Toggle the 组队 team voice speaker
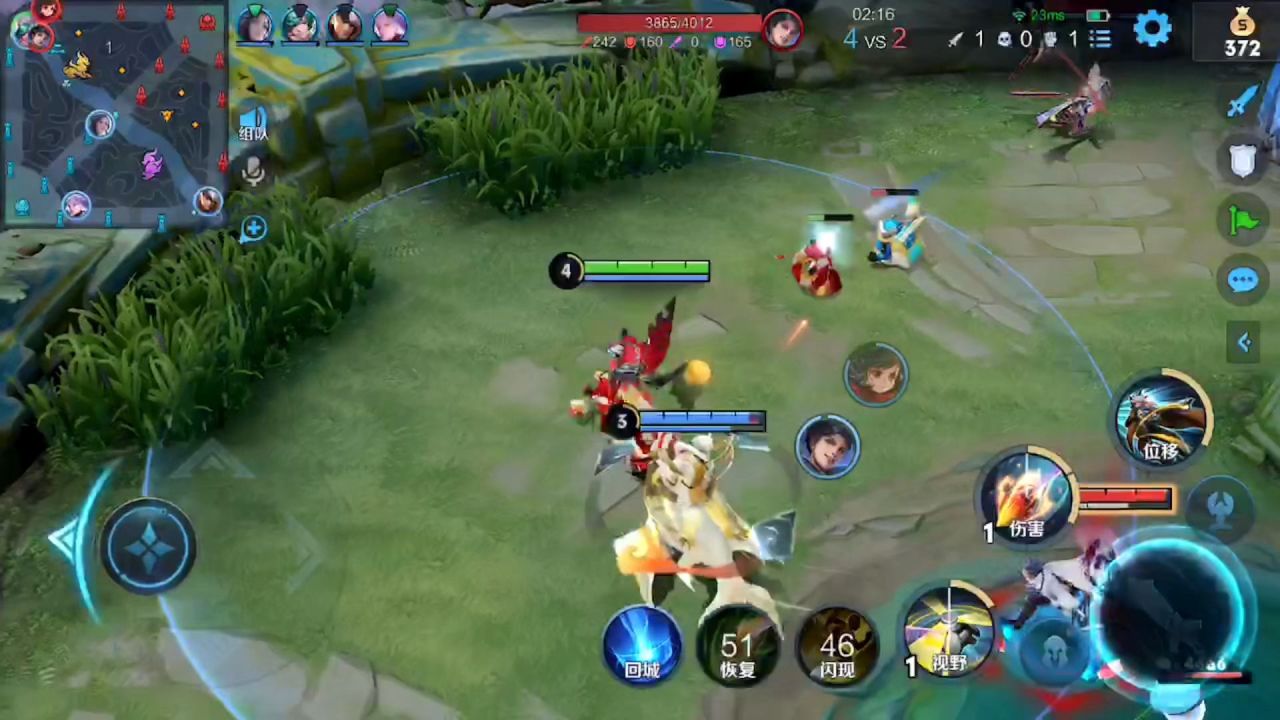Image resolution: width=1280 pixels, height=720 pixels. point(253,124)
